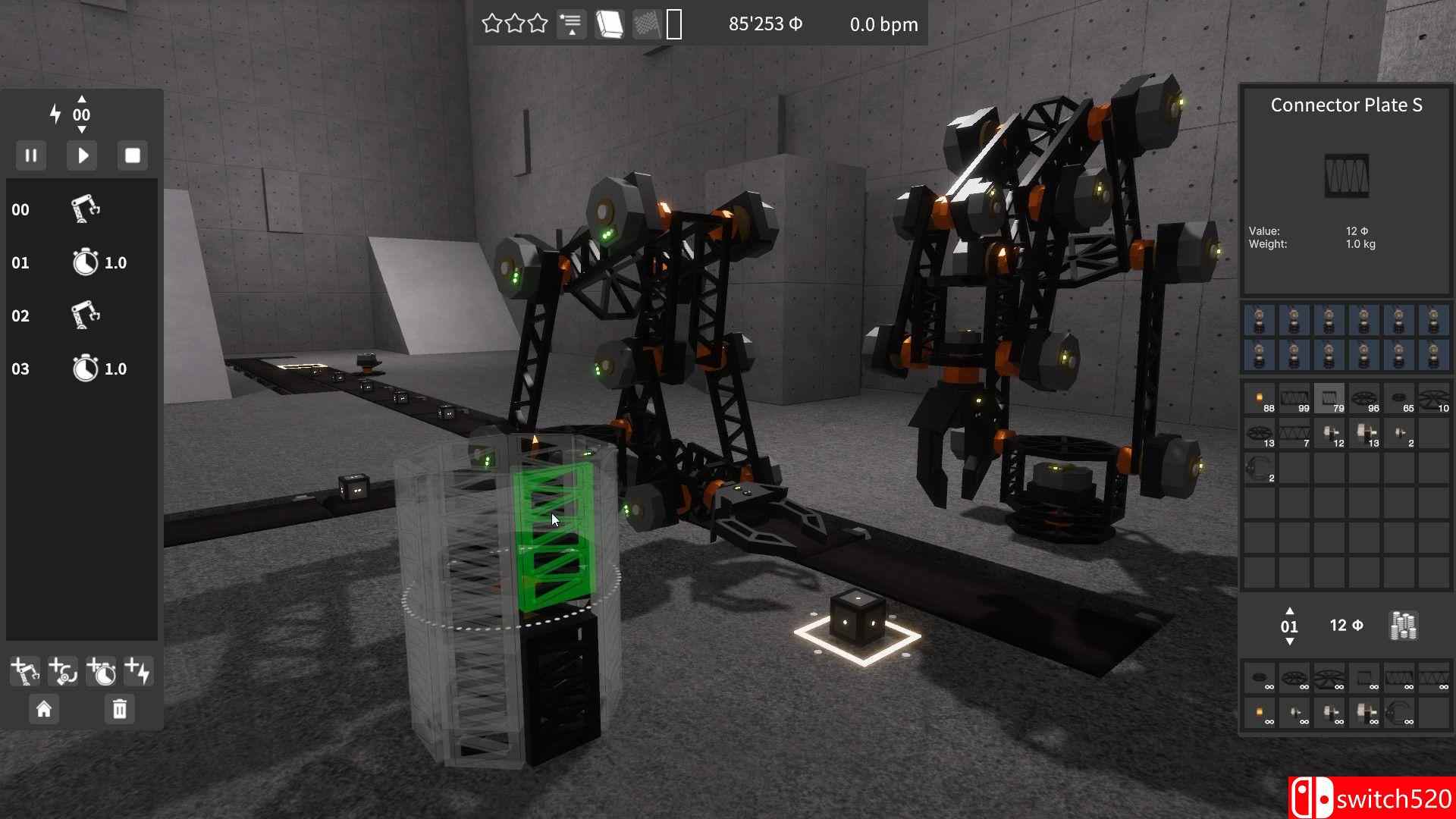Select the add power command lightning icon
Viewport: 1456px width, 819px height.
138,671
